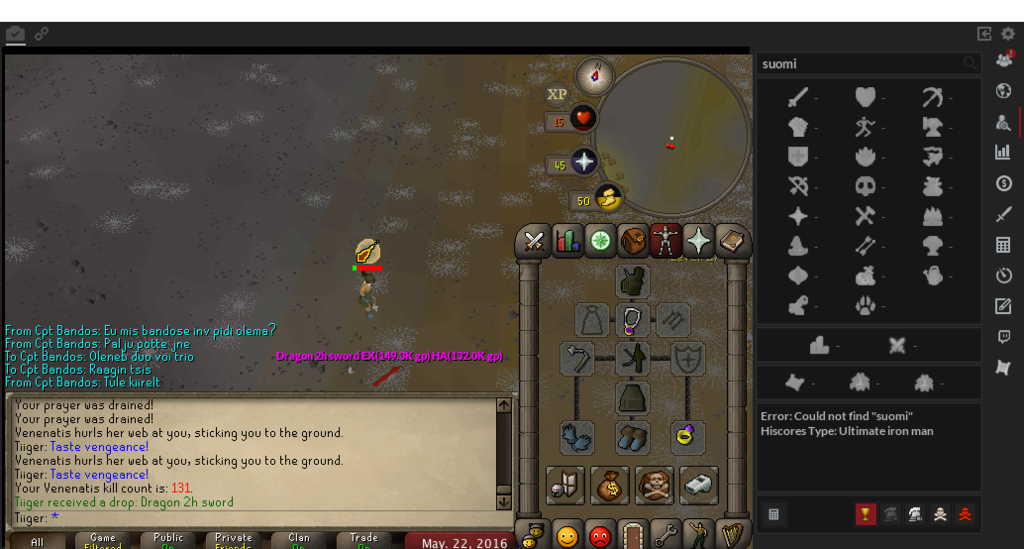Select the equipped amulet slot
The height and width of the screenshot is (549, 1024).
(632, 320)
